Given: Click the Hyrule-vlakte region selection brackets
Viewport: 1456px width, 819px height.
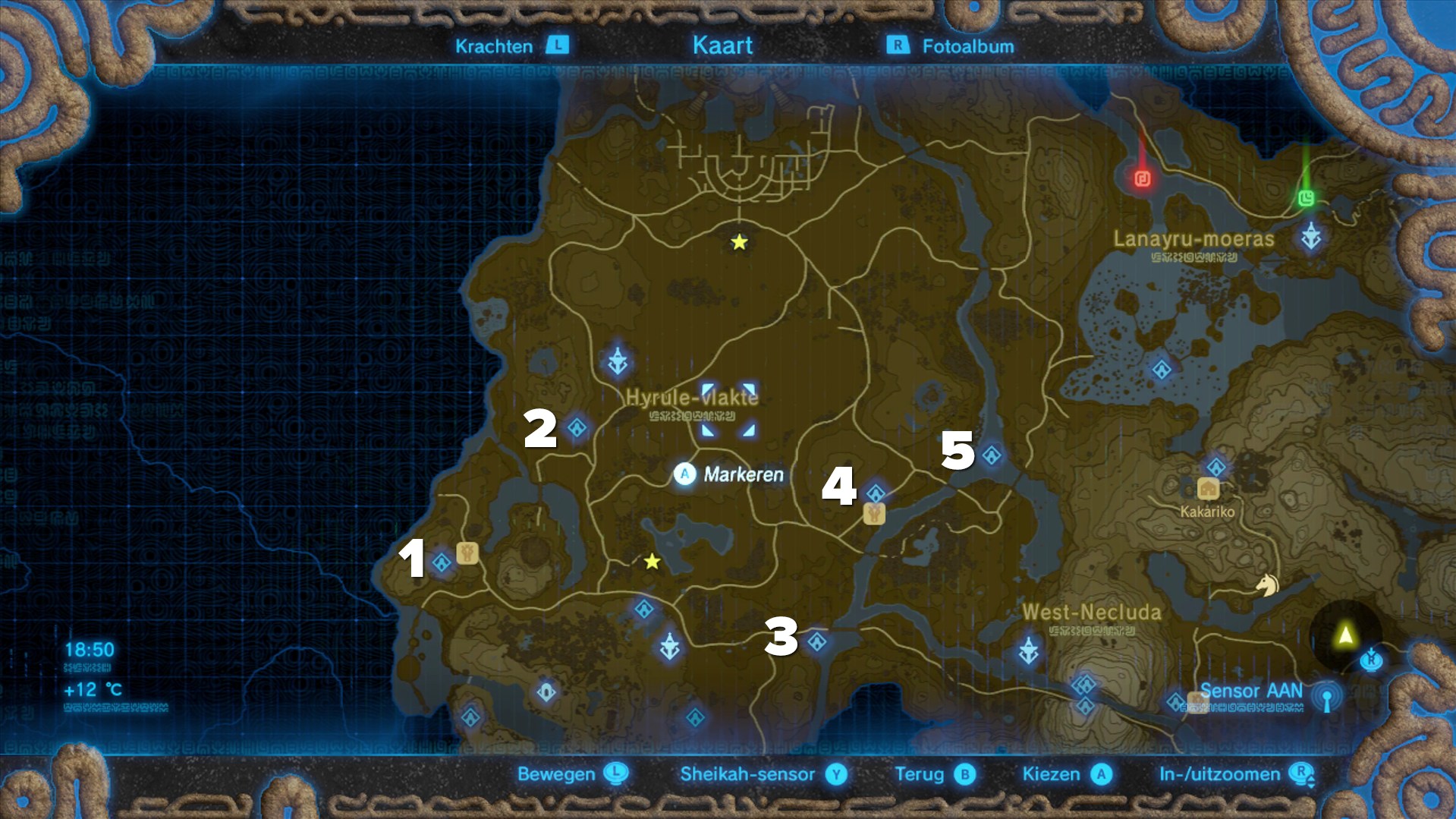Looking at the screenshot, I should point(727,411).
